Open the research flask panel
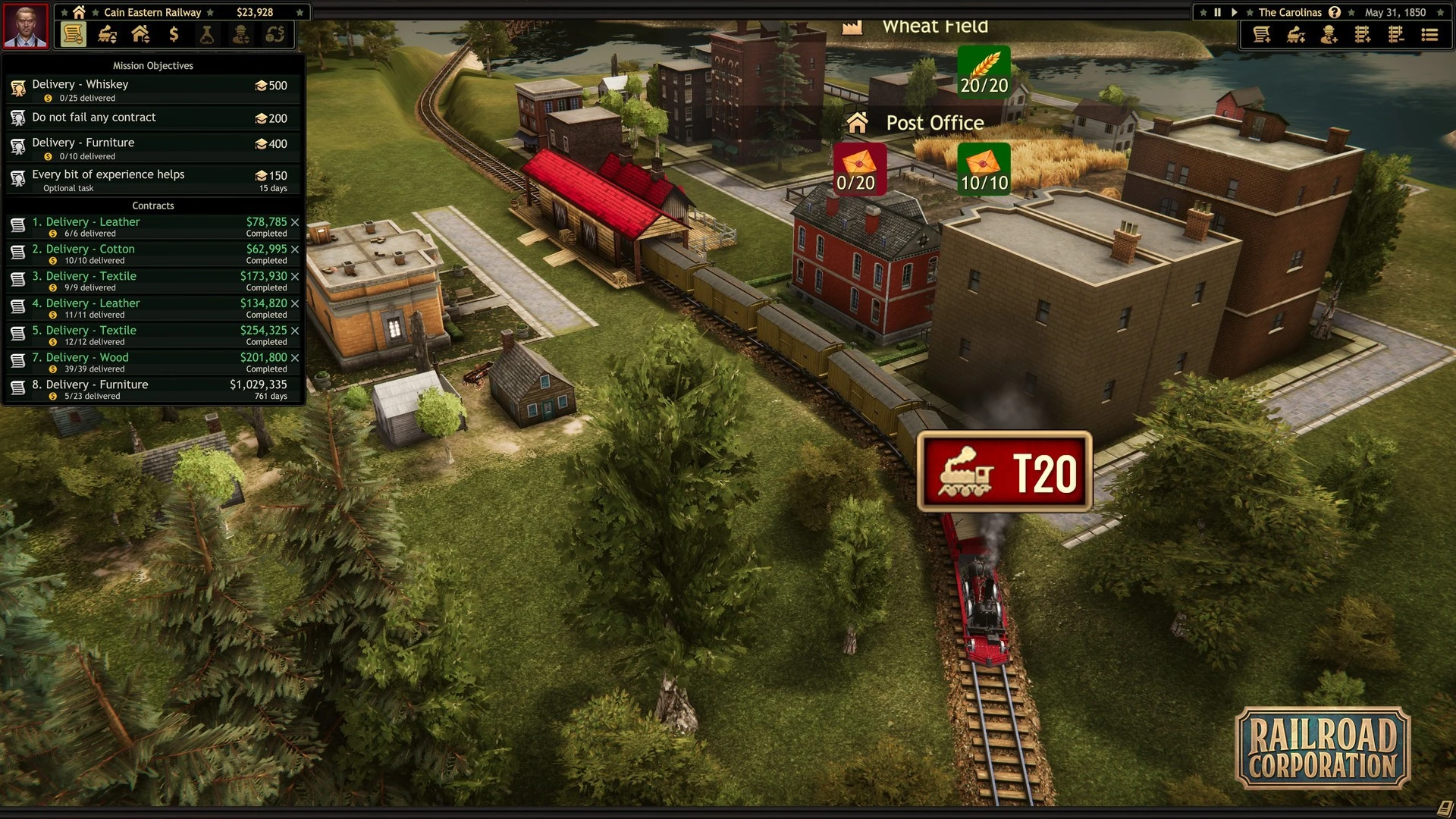This screenshot has width=1456, height=819. tap(207, 35)
